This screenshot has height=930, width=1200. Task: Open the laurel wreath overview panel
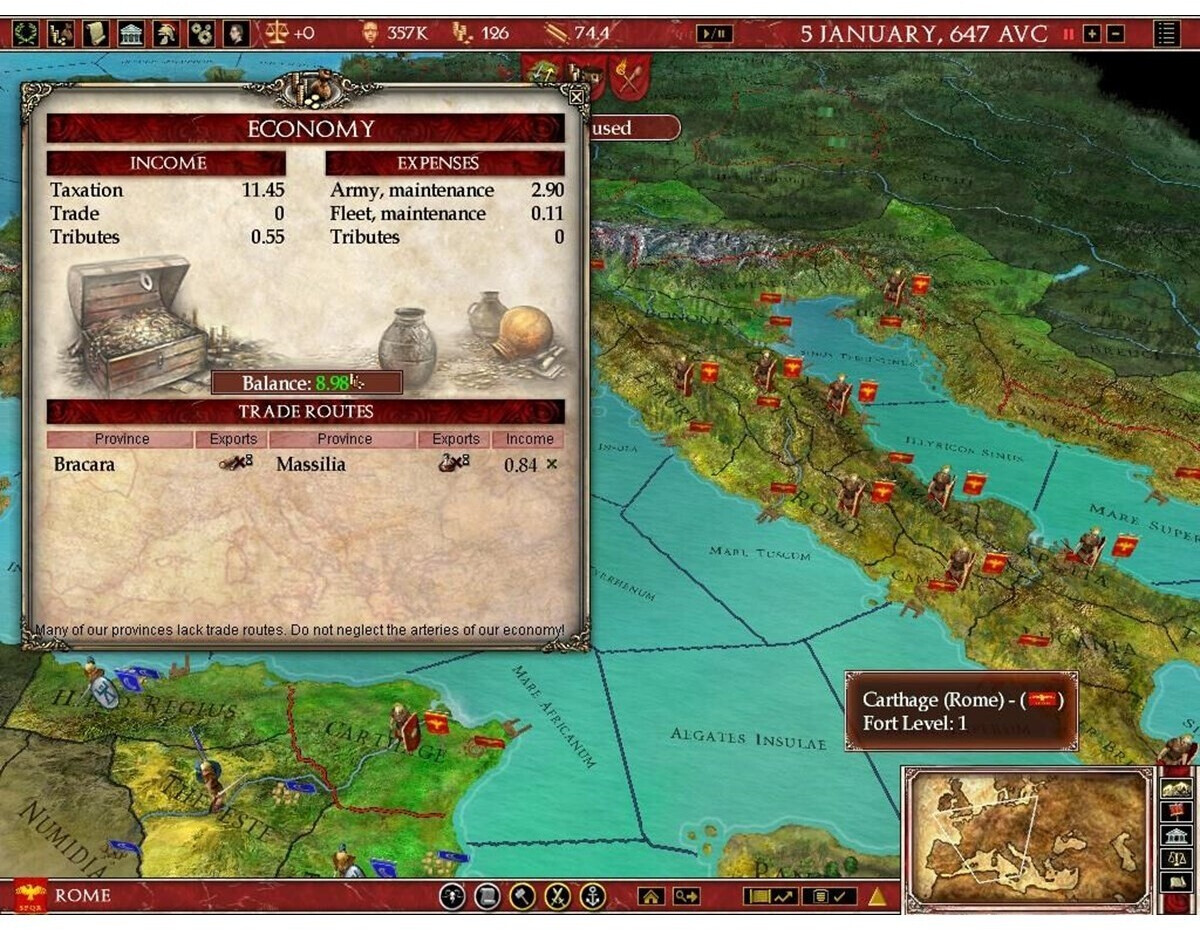pyautogui.click(x=26, y=33)
